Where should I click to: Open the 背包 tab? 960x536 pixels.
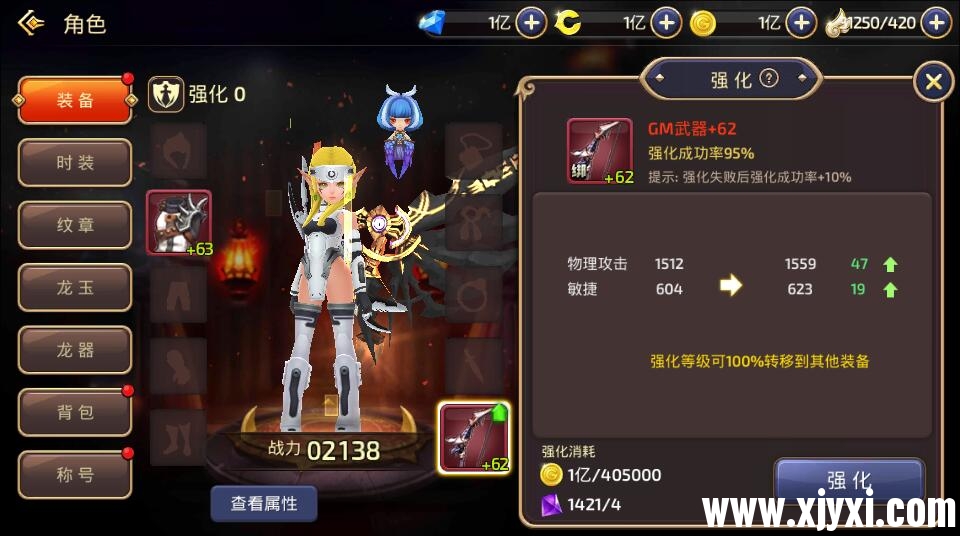pyautogui.click(x=75, y=413)
